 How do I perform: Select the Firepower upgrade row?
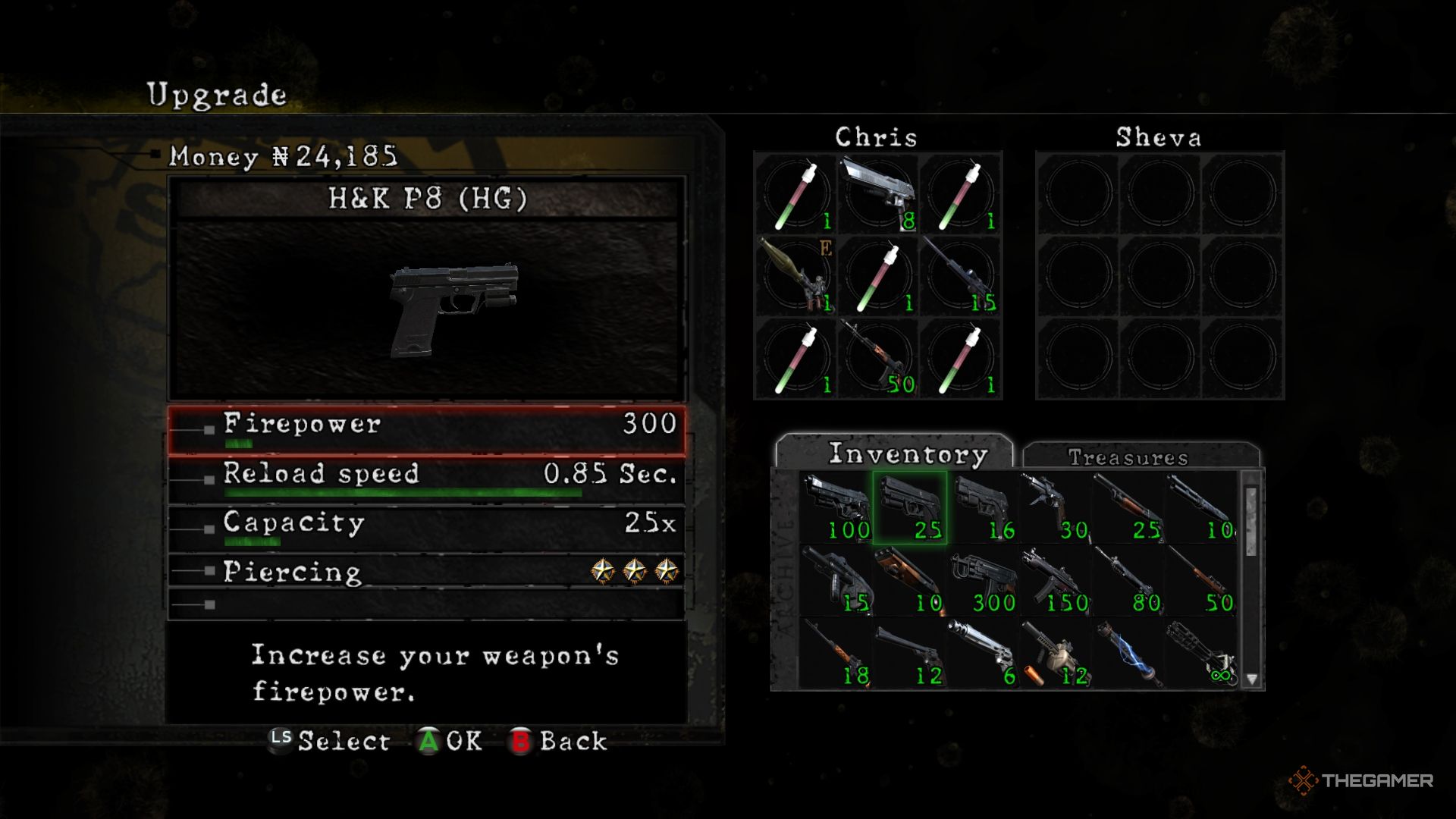click(x=426, y=430)
